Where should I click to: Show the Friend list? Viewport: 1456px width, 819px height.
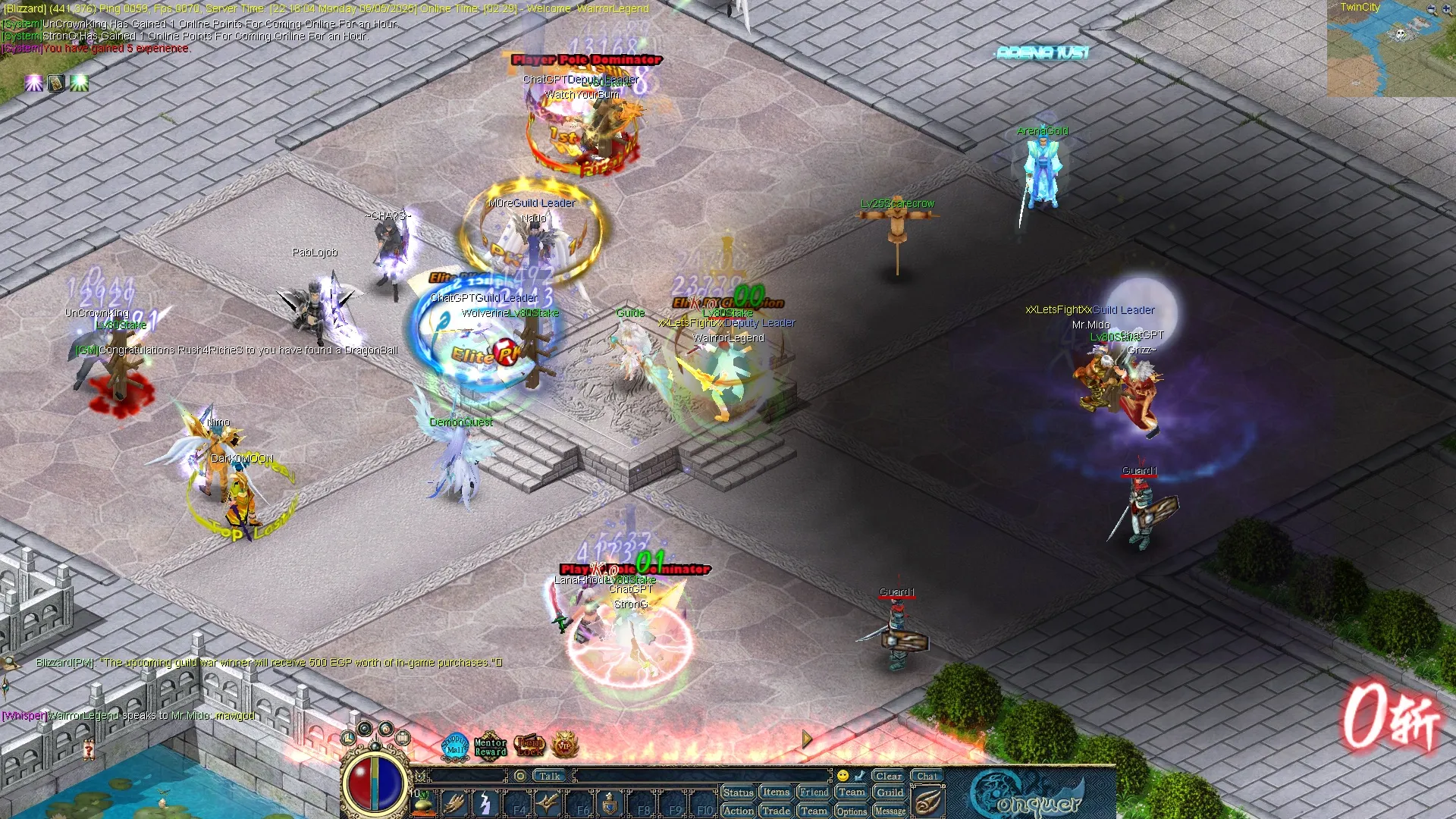[x=814, y=792]
